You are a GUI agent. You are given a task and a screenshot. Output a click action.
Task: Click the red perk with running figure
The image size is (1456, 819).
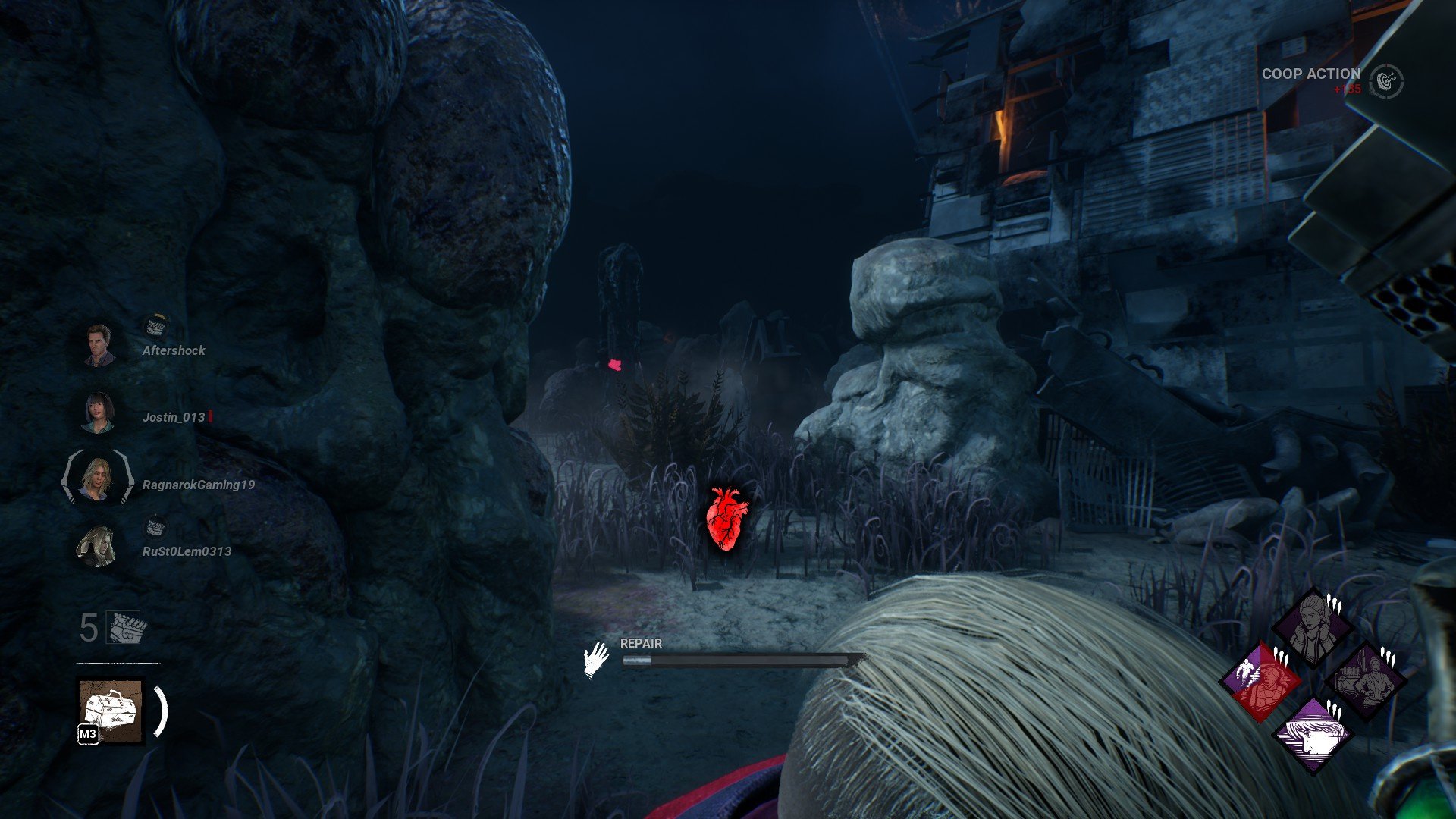(x=1260, y=680)
